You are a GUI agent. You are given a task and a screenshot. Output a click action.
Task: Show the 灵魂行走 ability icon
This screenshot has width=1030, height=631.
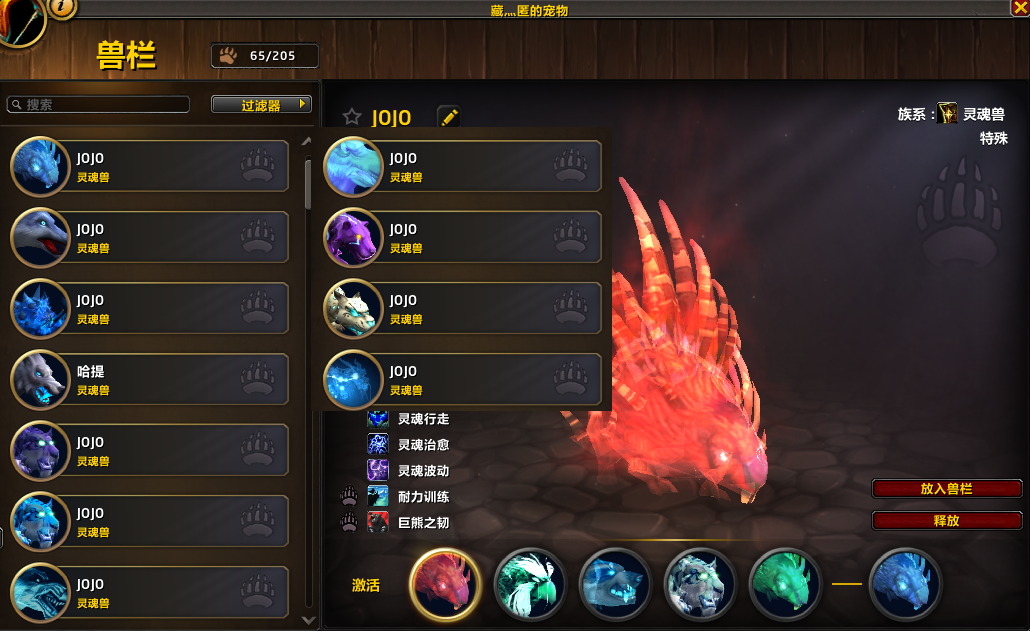[378, 419]
